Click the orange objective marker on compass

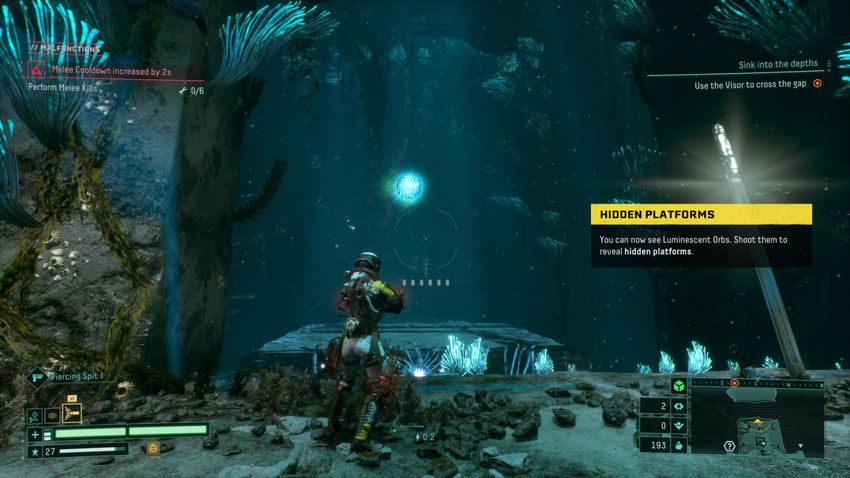click(x=734, y=382)
